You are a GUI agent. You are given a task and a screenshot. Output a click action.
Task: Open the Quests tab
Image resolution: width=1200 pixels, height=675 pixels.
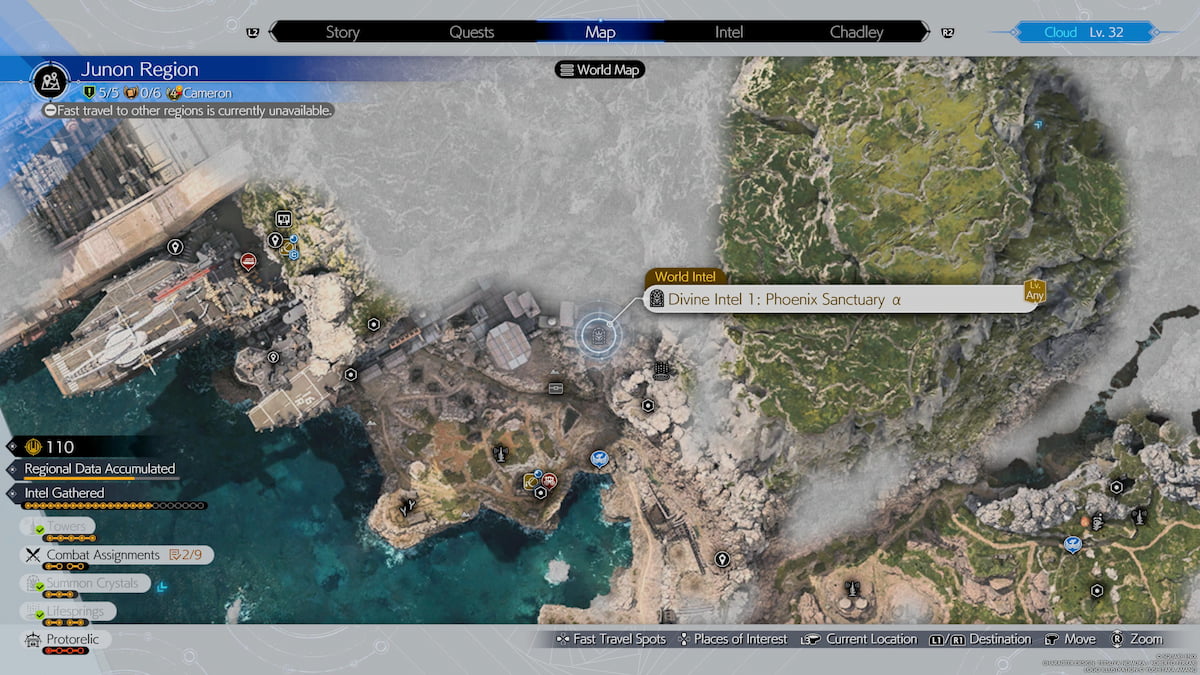[471, 32]
